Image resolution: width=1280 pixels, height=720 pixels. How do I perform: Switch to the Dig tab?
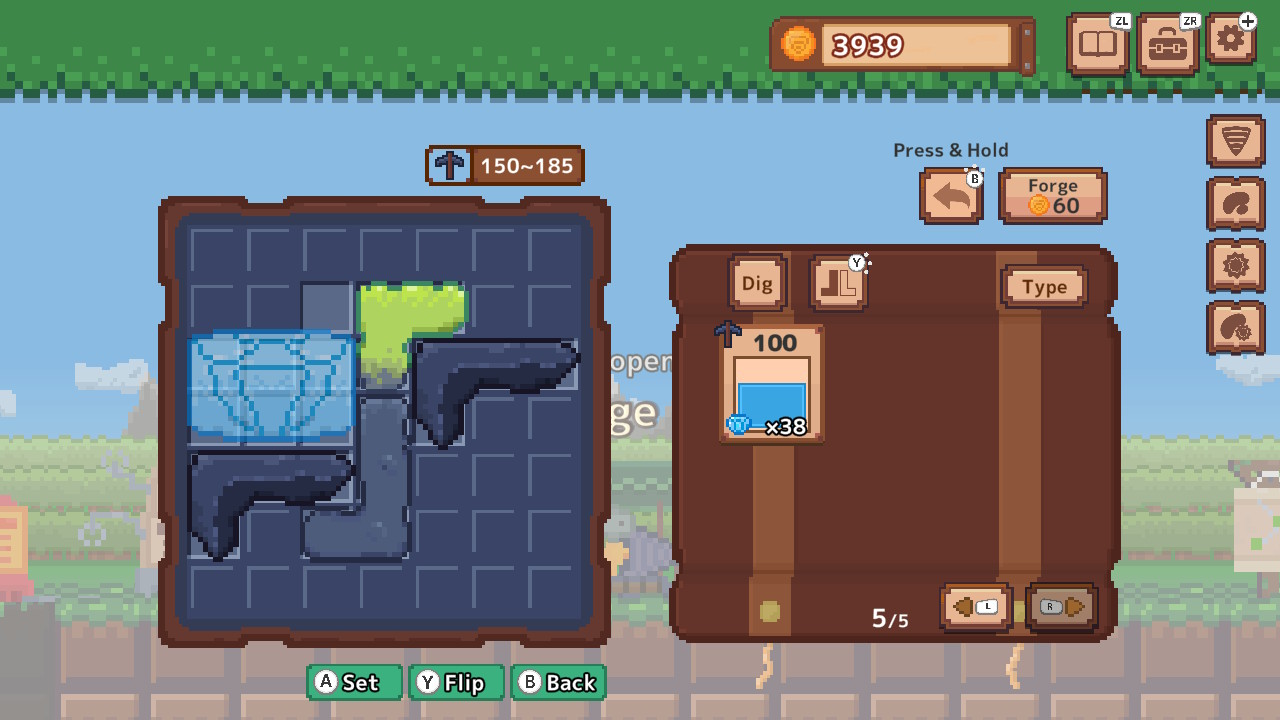pos(757,283)
